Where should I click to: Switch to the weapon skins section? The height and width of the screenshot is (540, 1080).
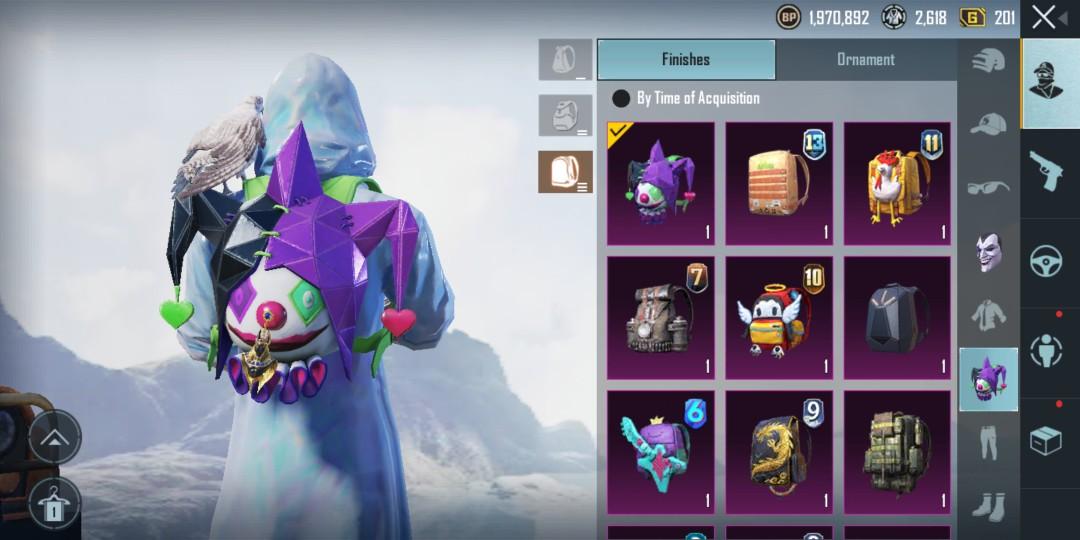point(1046,170)
